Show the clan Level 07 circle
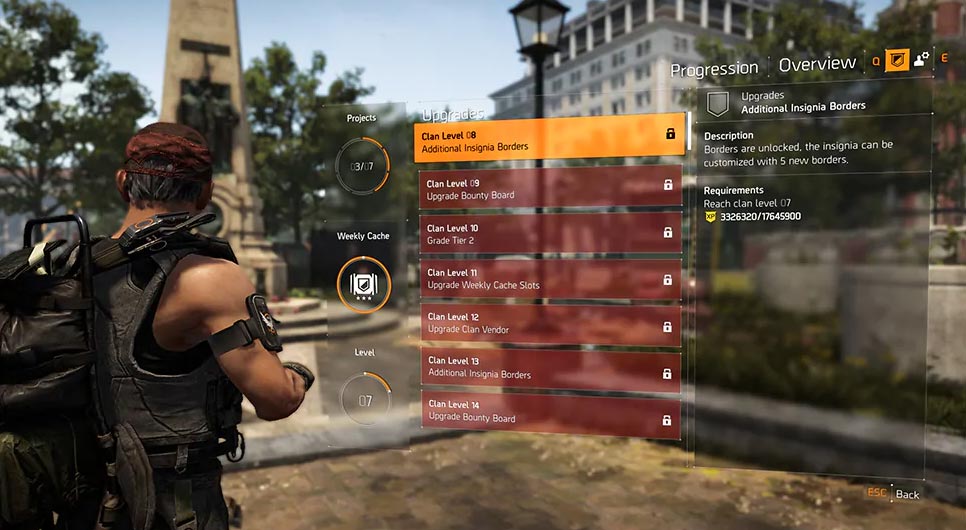 (x=362, y=401)
